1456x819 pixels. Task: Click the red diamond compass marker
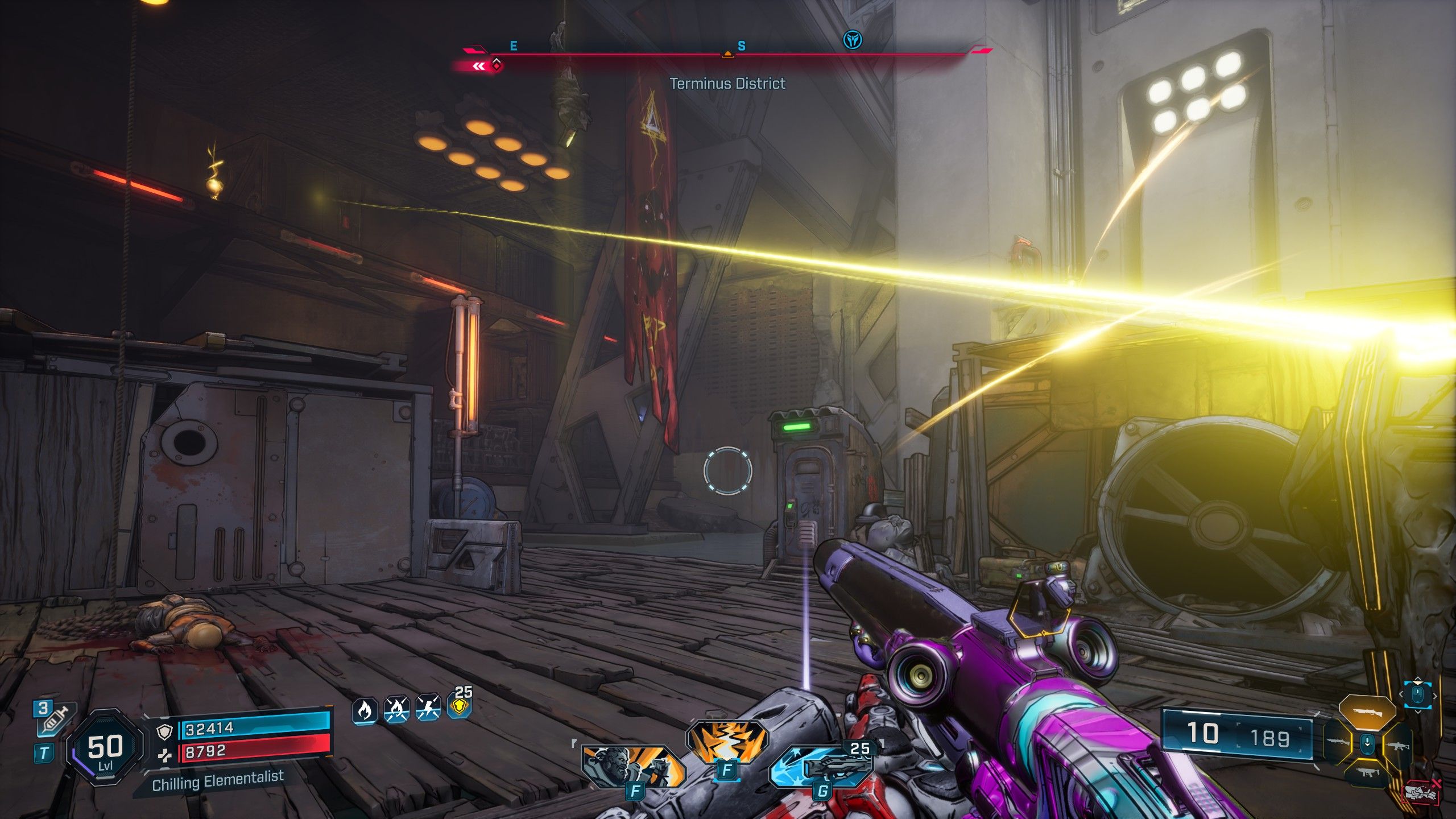(497, 66)
